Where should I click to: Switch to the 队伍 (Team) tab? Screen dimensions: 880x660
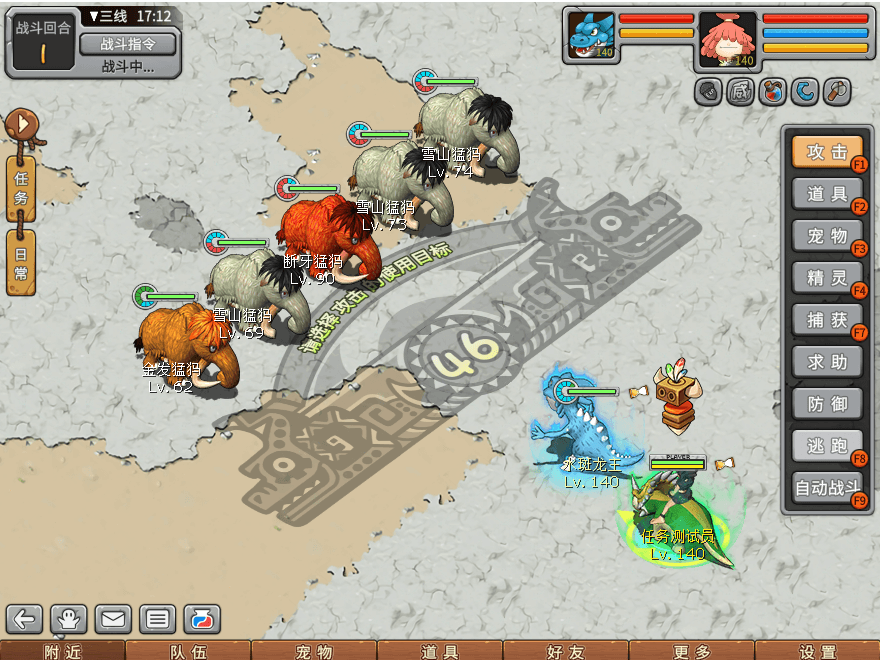pyautogui.click(x=188, y=651)
